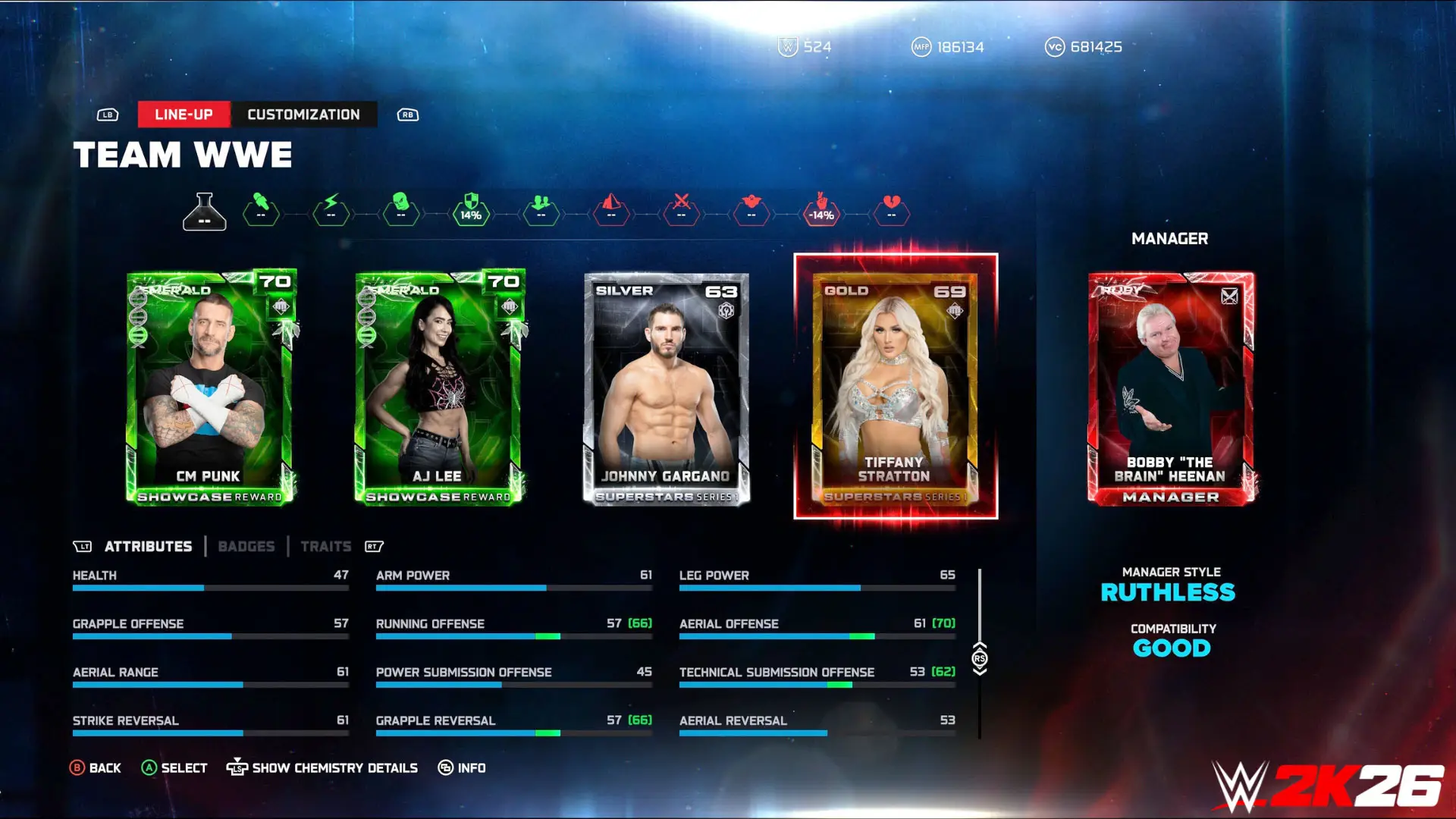Click the chemistry flask icon
The width and height of the screenshot is (1456, 819).
205,213
